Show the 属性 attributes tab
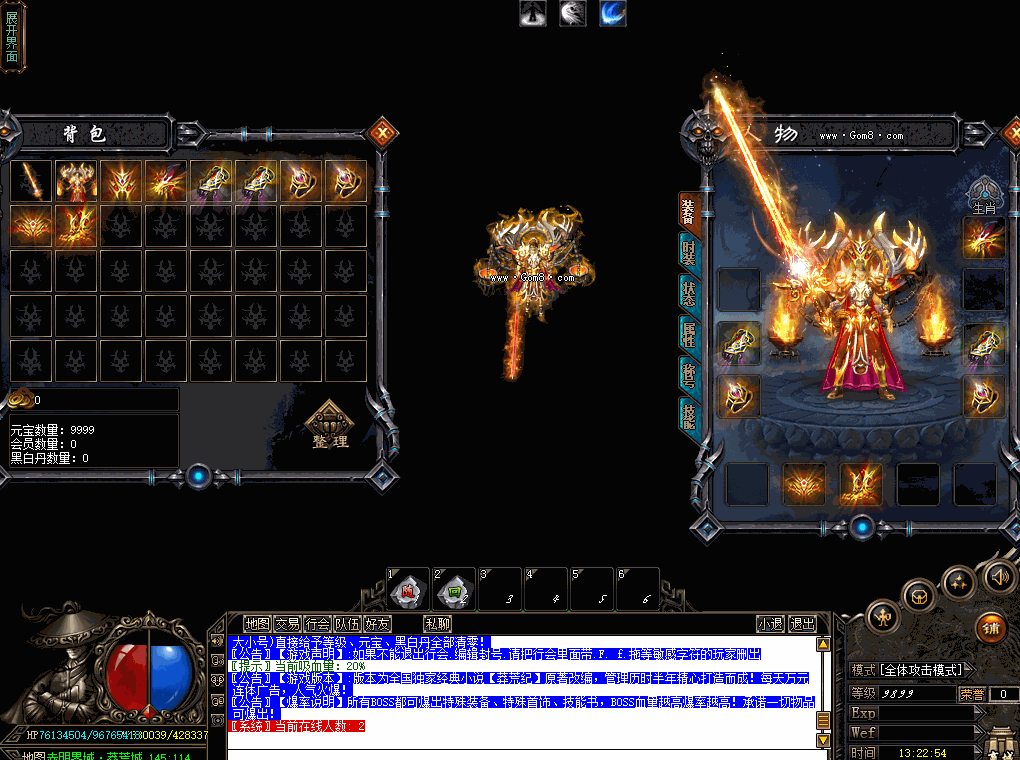This screenshot has height=760, width=1020. (689, 333)
